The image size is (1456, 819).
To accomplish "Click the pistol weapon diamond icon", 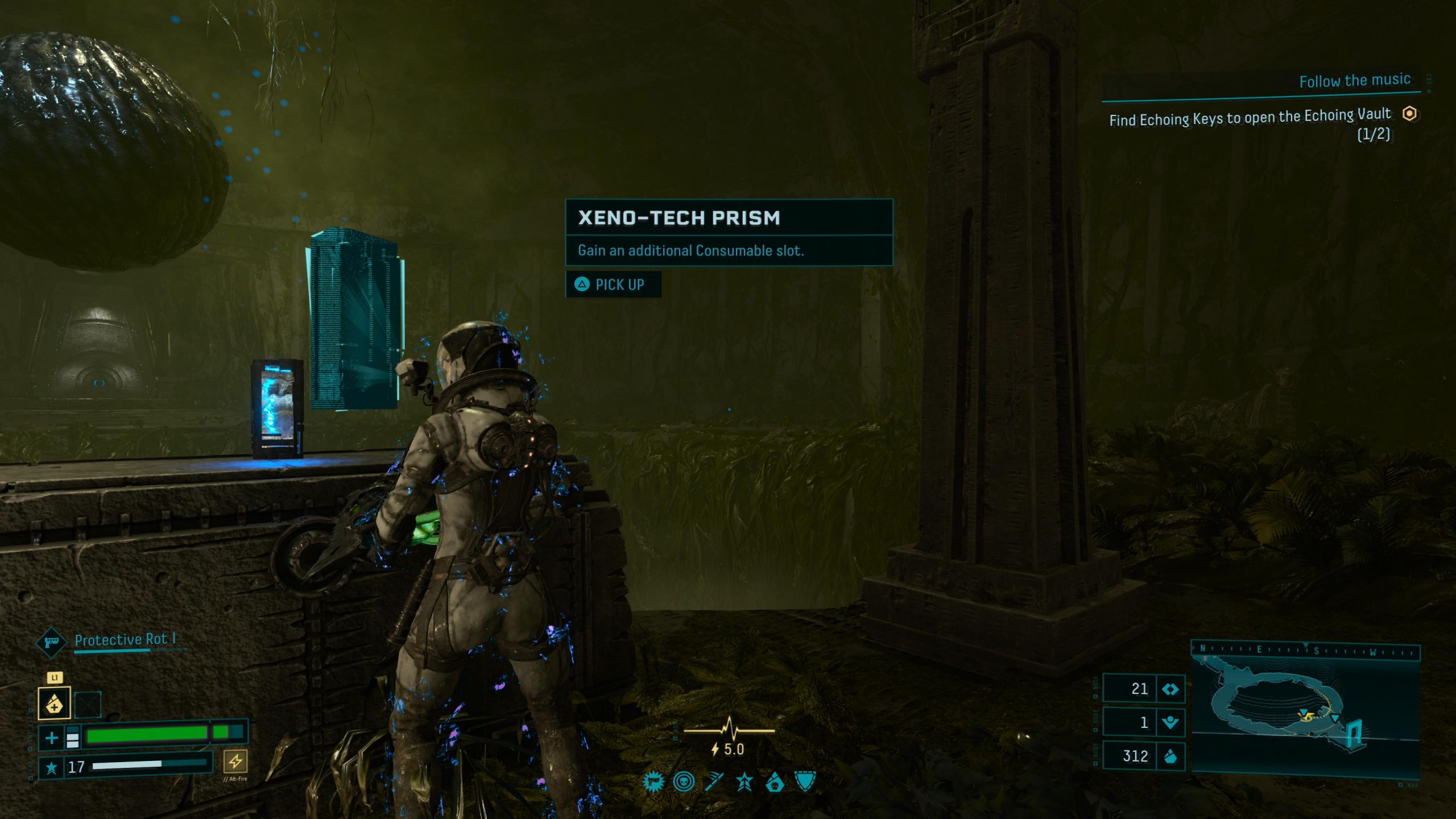I will (x=51, y=642).
